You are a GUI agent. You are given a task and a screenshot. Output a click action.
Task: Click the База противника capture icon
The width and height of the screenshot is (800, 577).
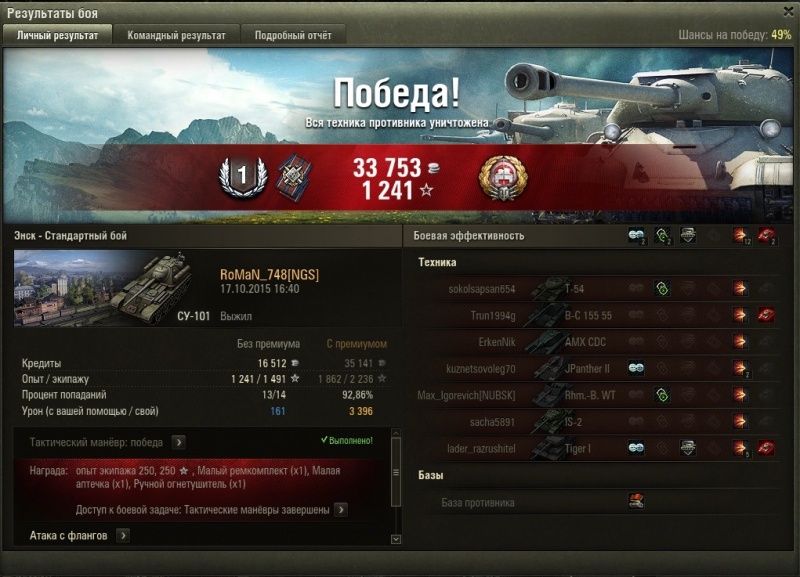pos(636,502)
